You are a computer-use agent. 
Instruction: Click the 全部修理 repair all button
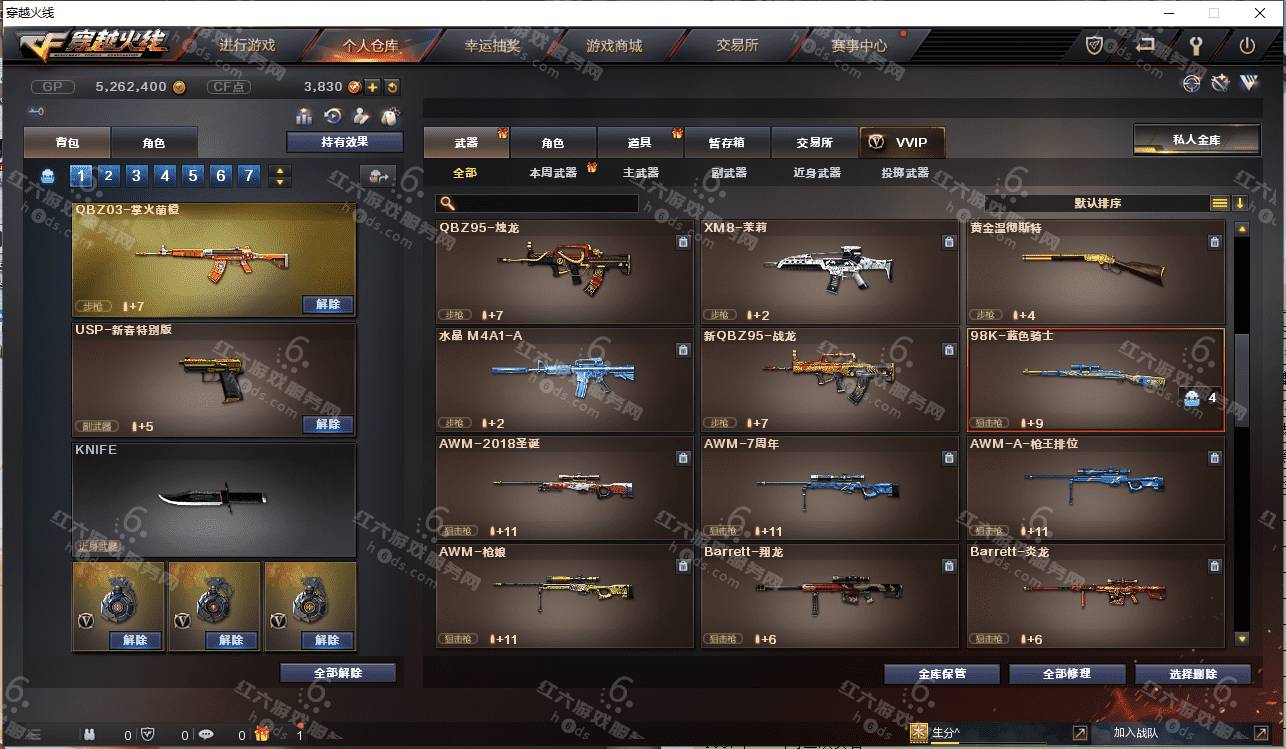click(x=1065, y=674)
